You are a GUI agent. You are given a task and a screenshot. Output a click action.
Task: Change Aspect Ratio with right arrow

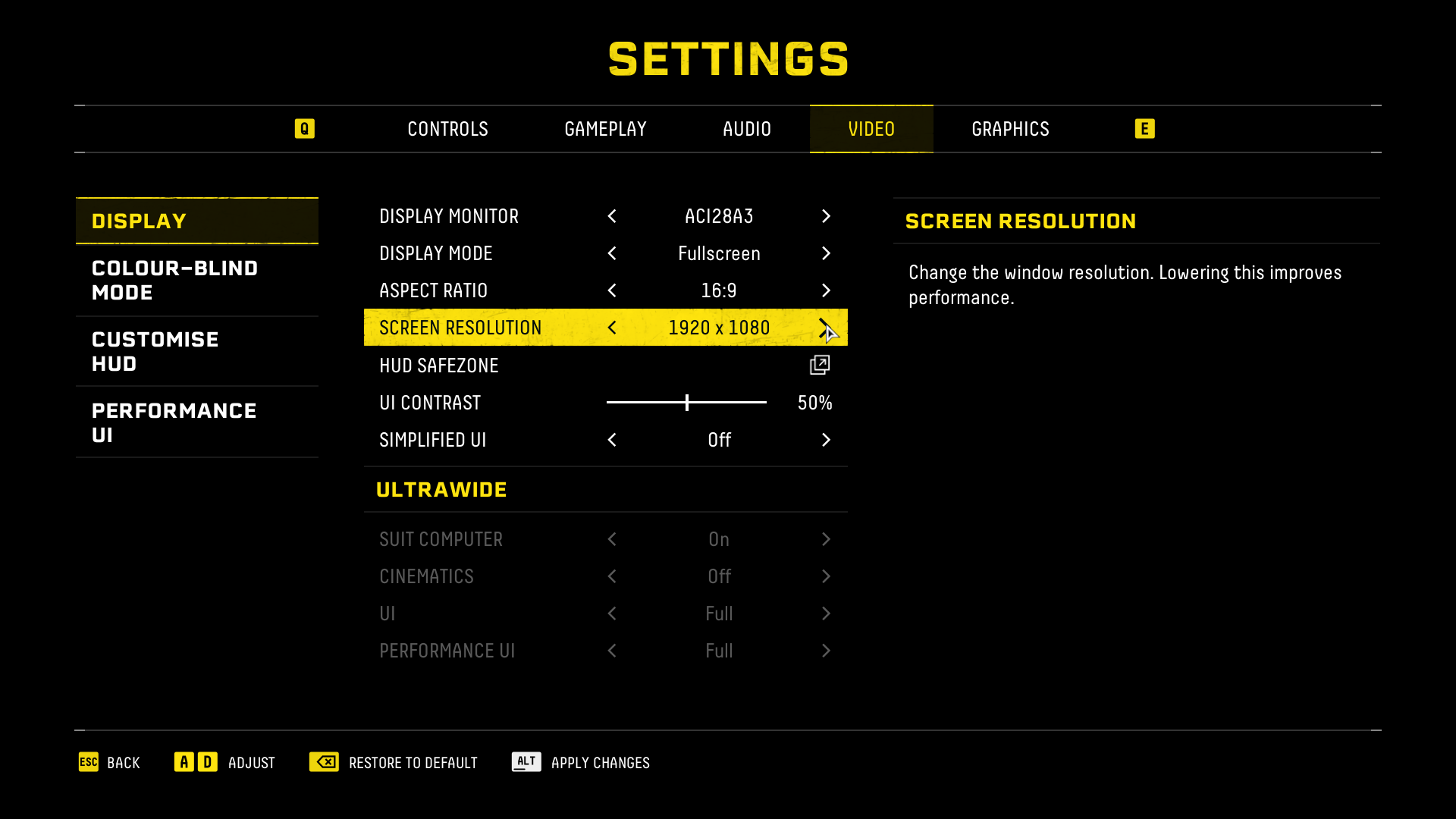pos(826,291)
